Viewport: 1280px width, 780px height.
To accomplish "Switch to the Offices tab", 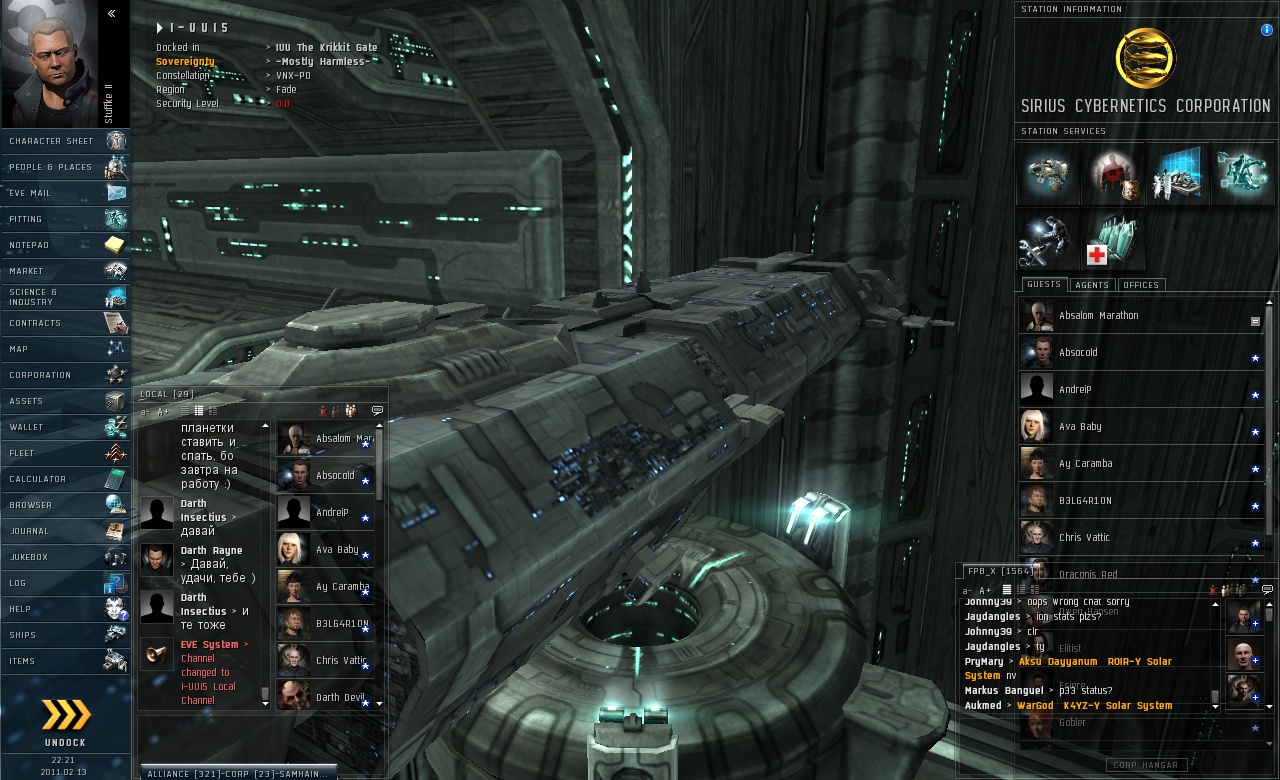I will (x=1140, y=285).
